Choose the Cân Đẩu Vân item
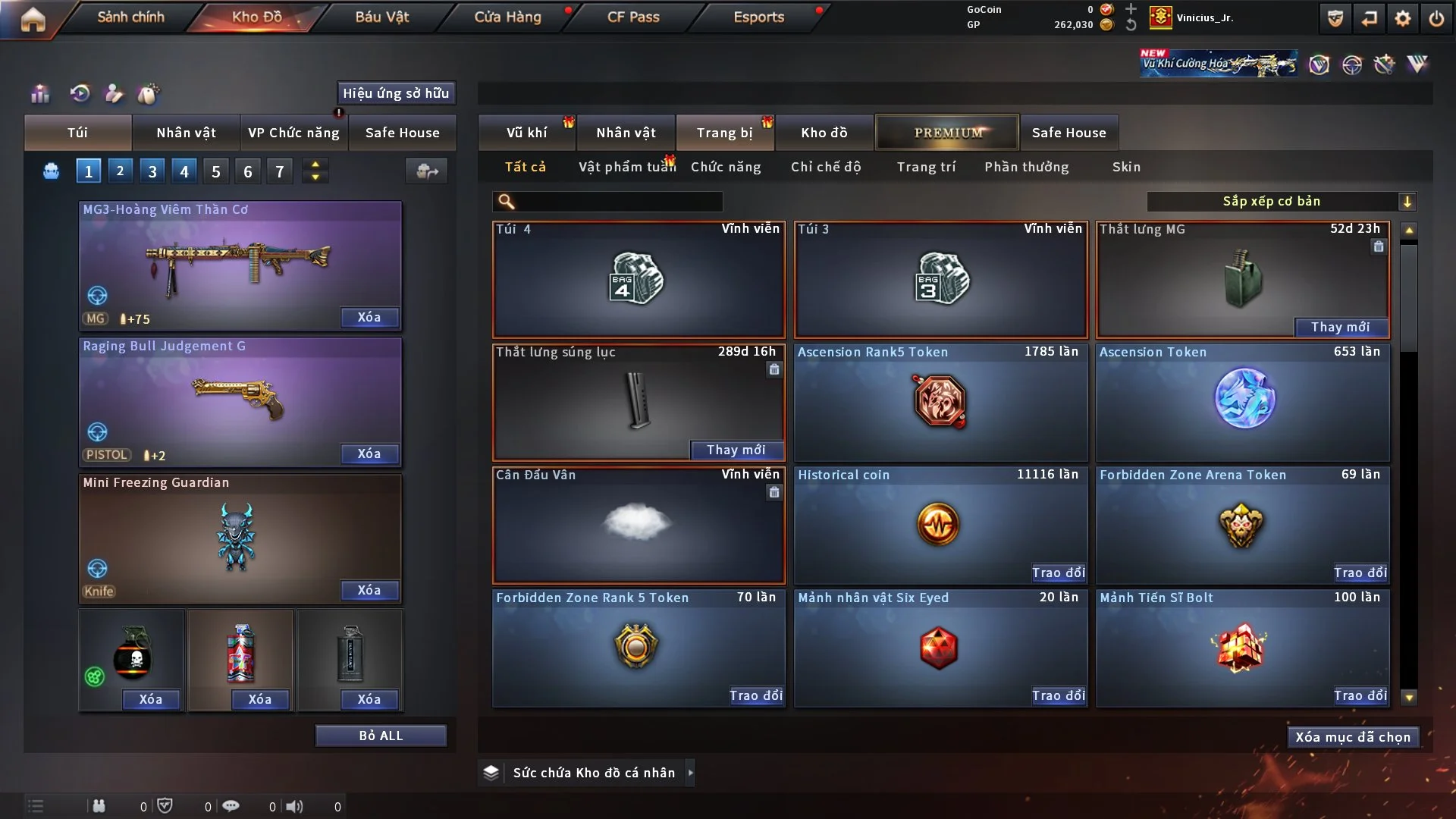The height and width of the screenshot is (819, 1456). pyautogui.click(x=638, y=525)
